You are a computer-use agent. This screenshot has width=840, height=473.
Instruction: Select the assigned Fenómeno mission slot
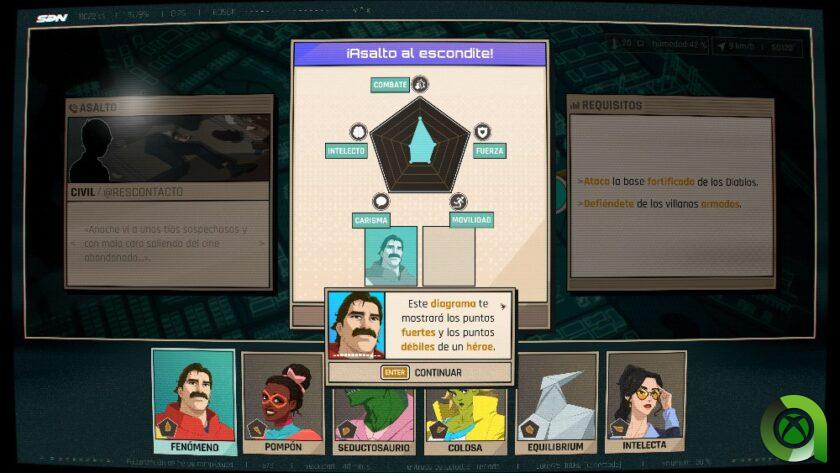click(x=390, y=256)
